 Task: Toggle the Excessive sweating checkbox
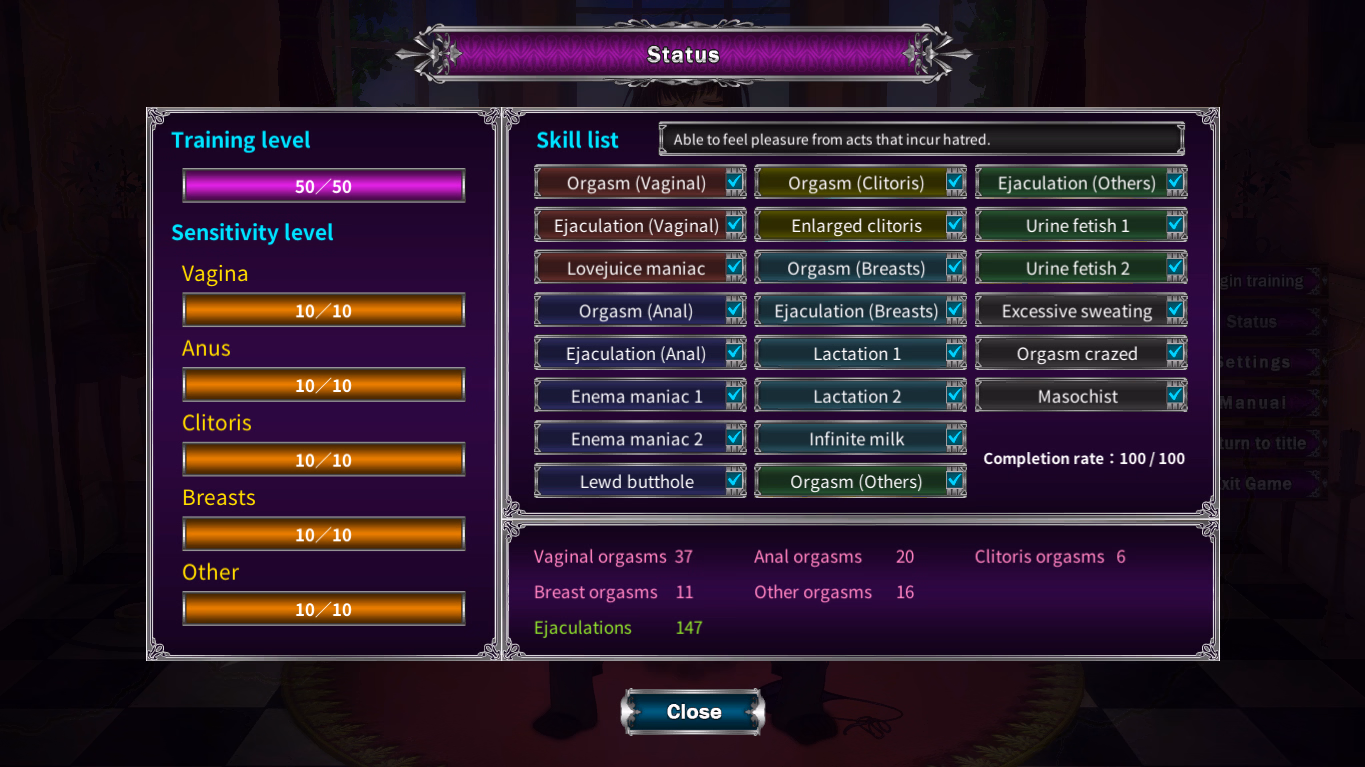click(x=1175, y=311)
